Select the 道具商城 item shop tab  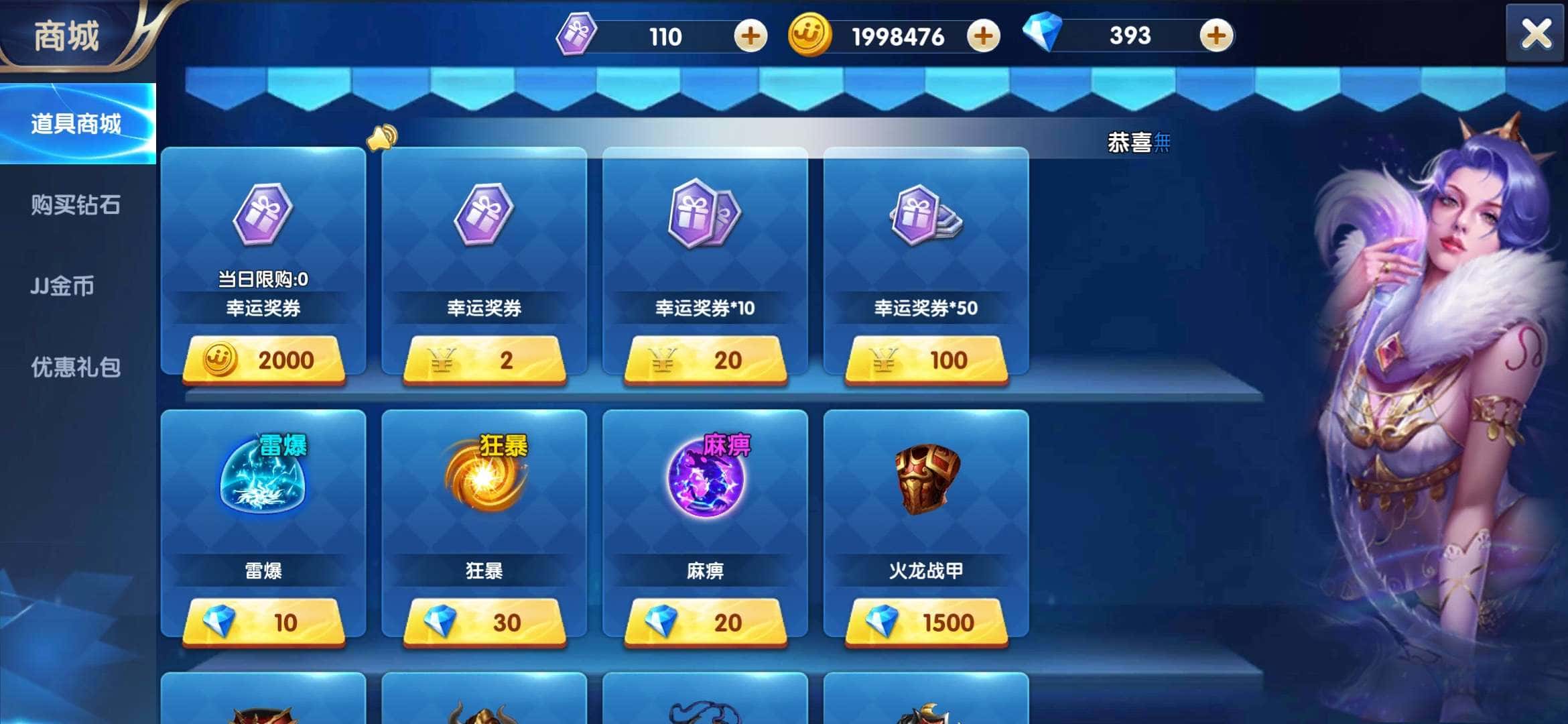(x=76, y=124)
